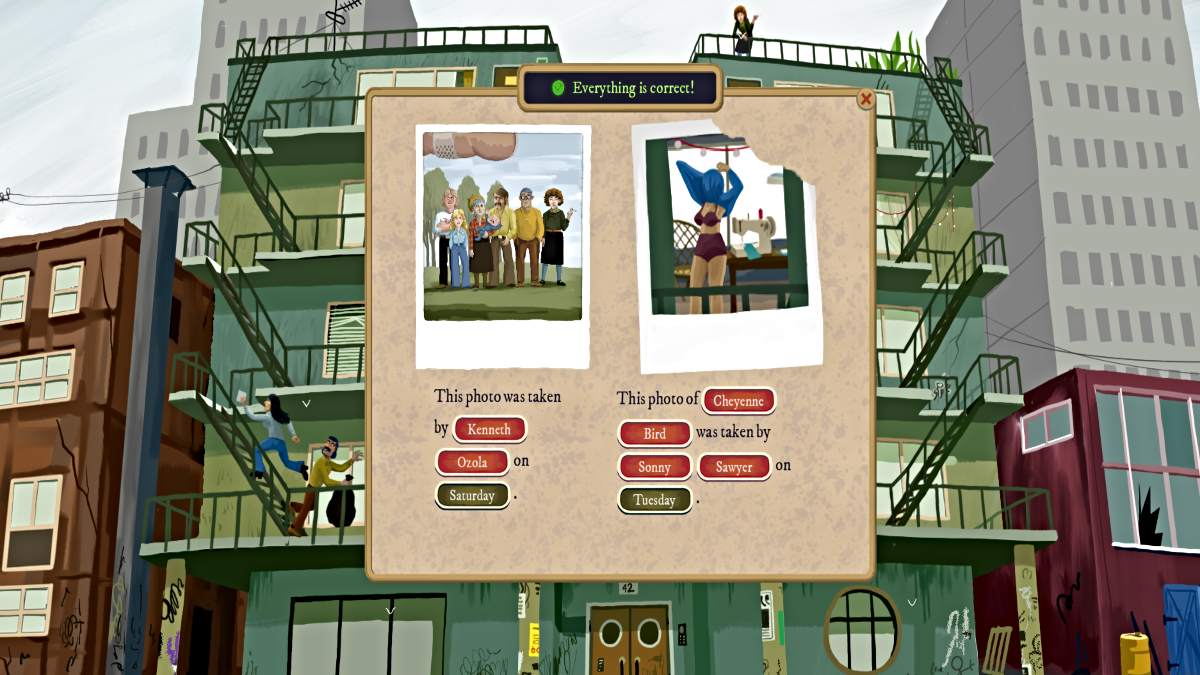Click the Saturday day tag
This screenshot has width=1200, height=675.
click(472, 495)
